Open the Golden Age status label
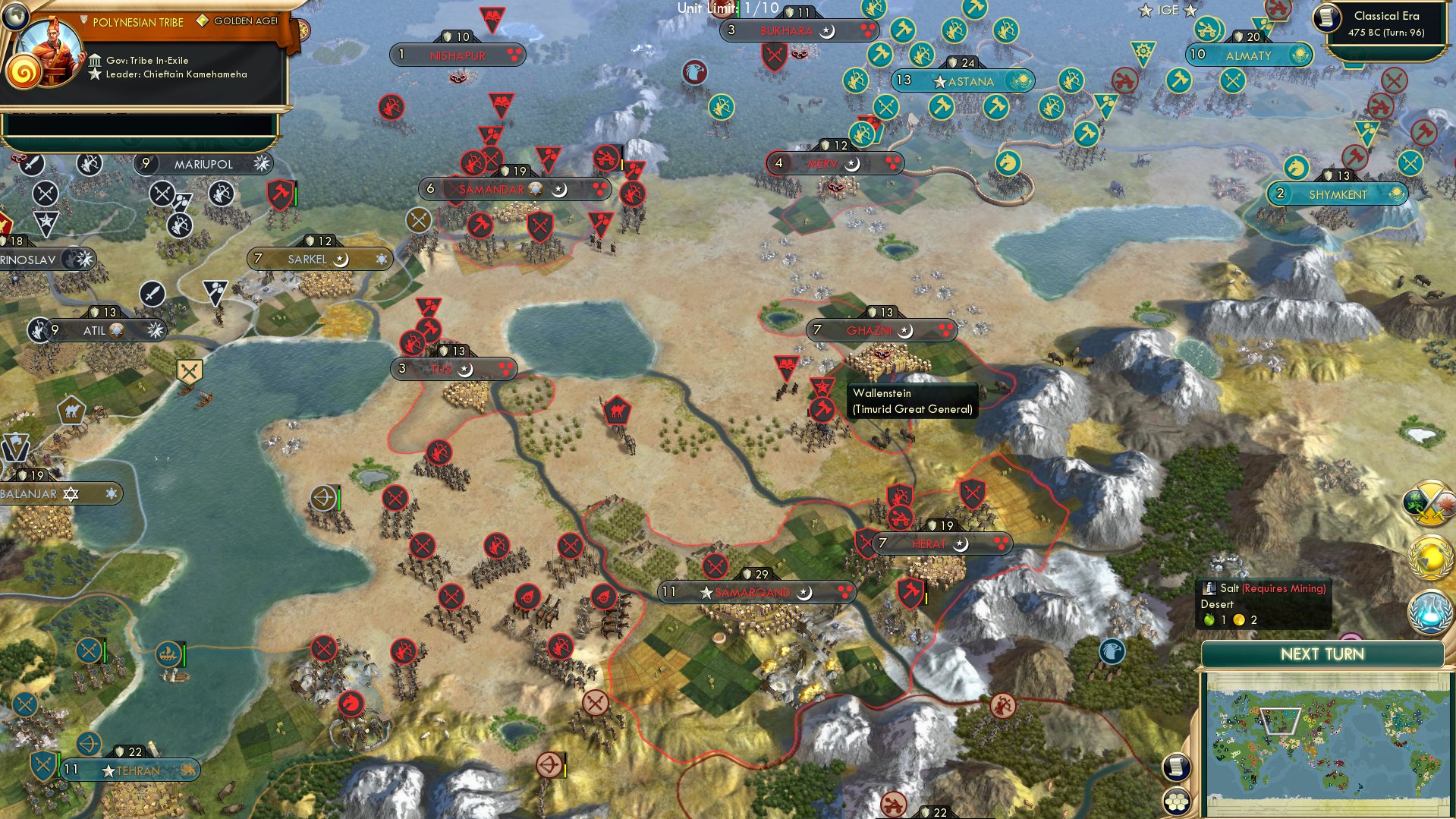The width and height of the screenshot is (1456, 819). (x=244, y=21)
